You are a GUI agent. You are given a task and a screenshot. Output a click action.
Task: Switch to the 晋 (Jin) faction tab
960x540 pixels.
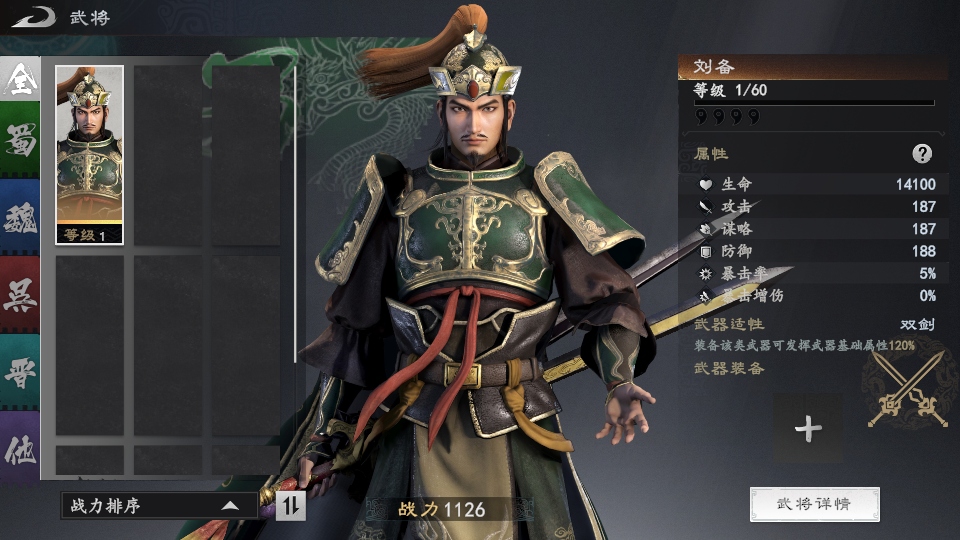click(20, 374)
